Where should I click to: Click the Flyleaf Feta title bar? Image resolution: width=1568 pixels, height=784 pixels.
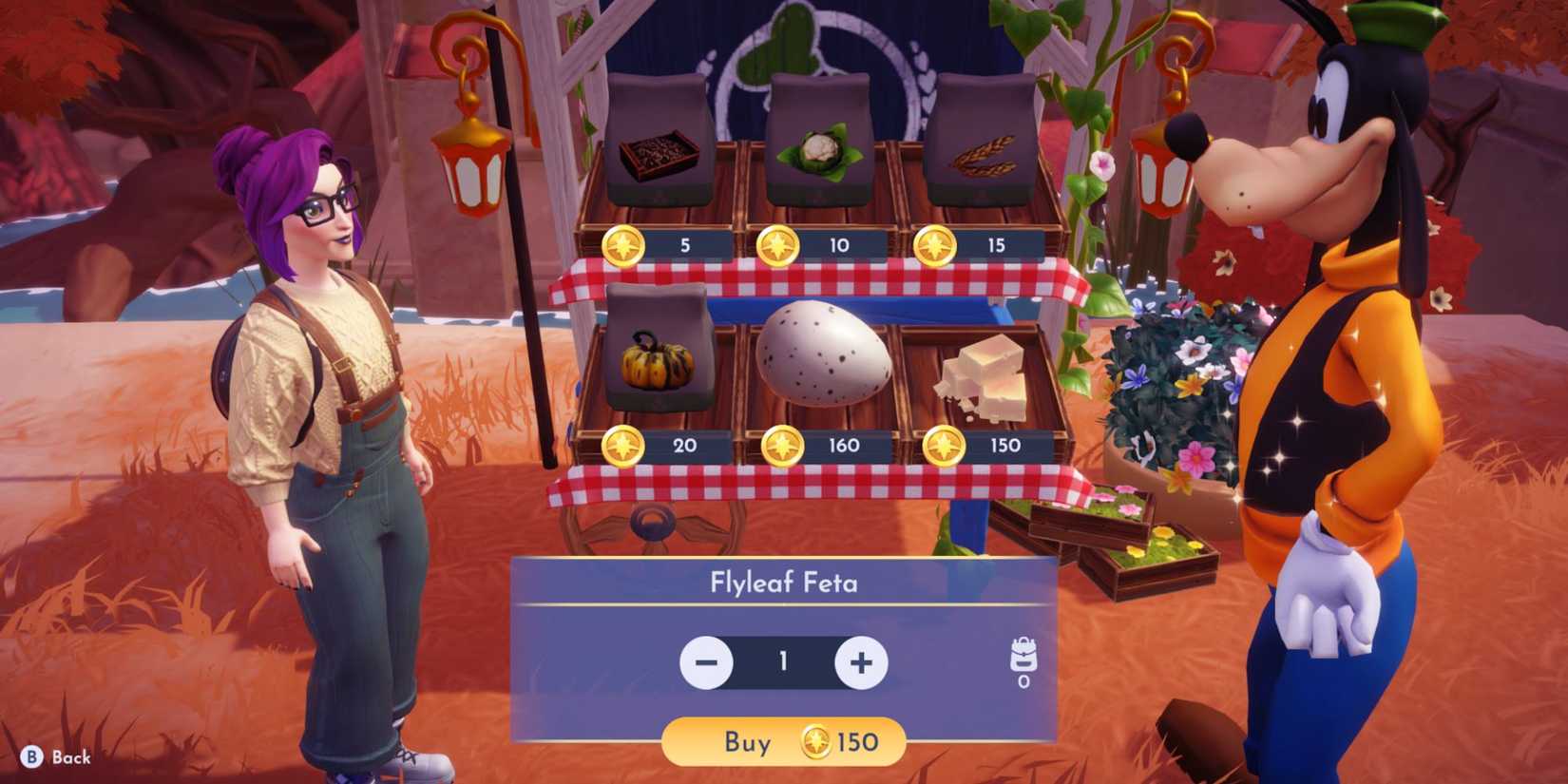coord(785,582)
